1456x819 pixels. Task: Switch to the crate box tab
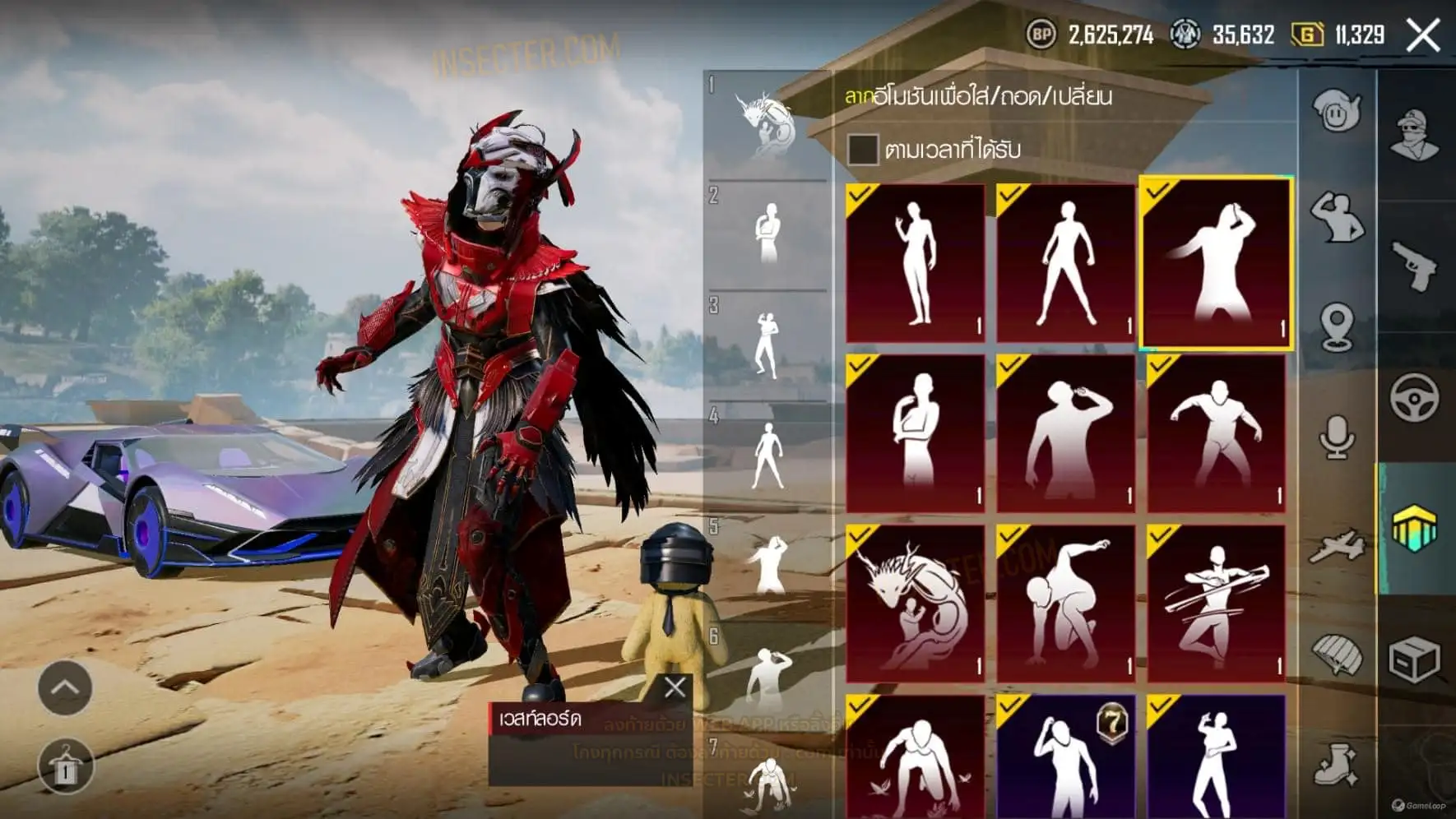[x=1415, y=659]
